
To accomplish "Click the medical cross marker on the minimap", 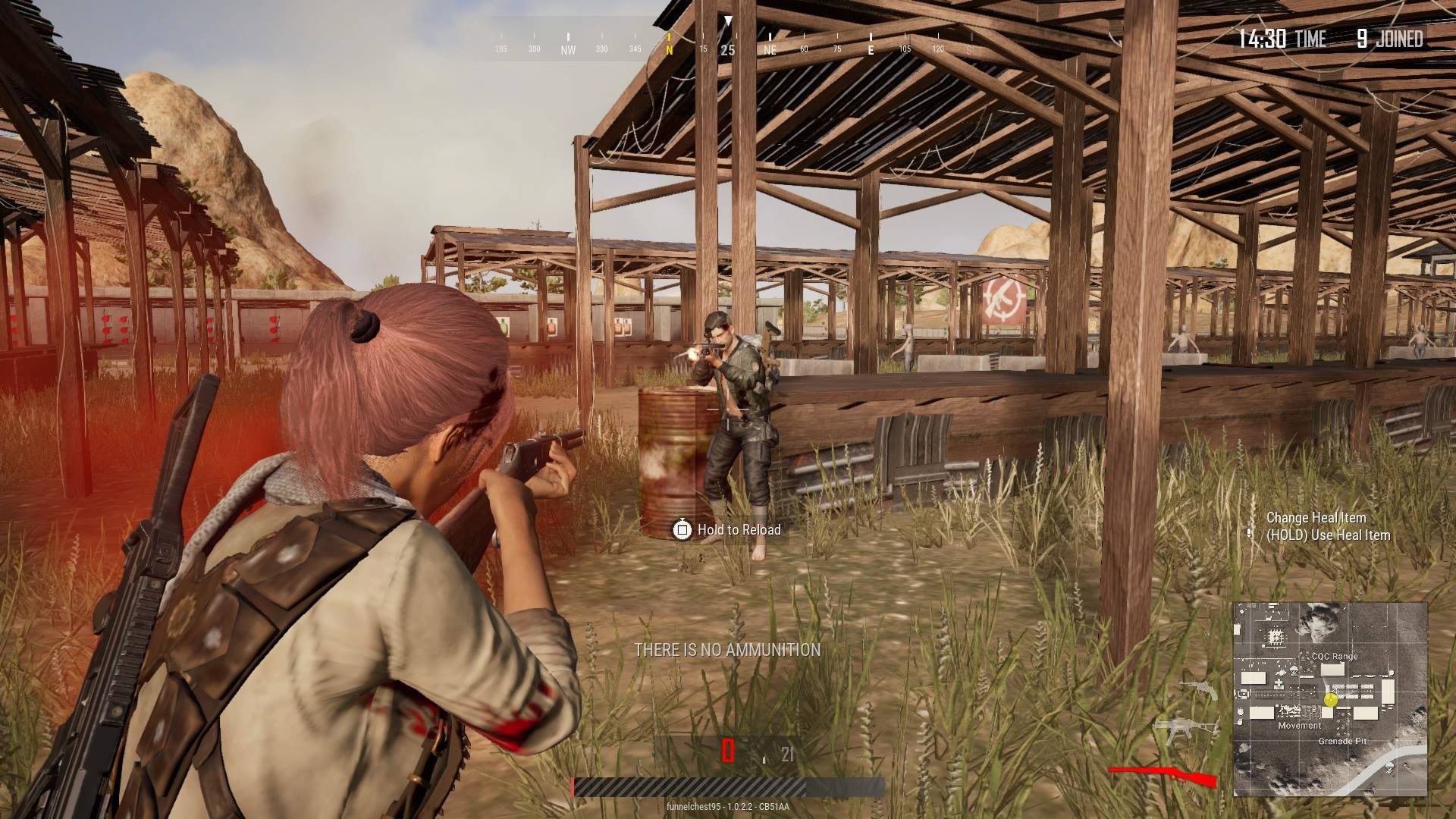I will point(1279,684).
